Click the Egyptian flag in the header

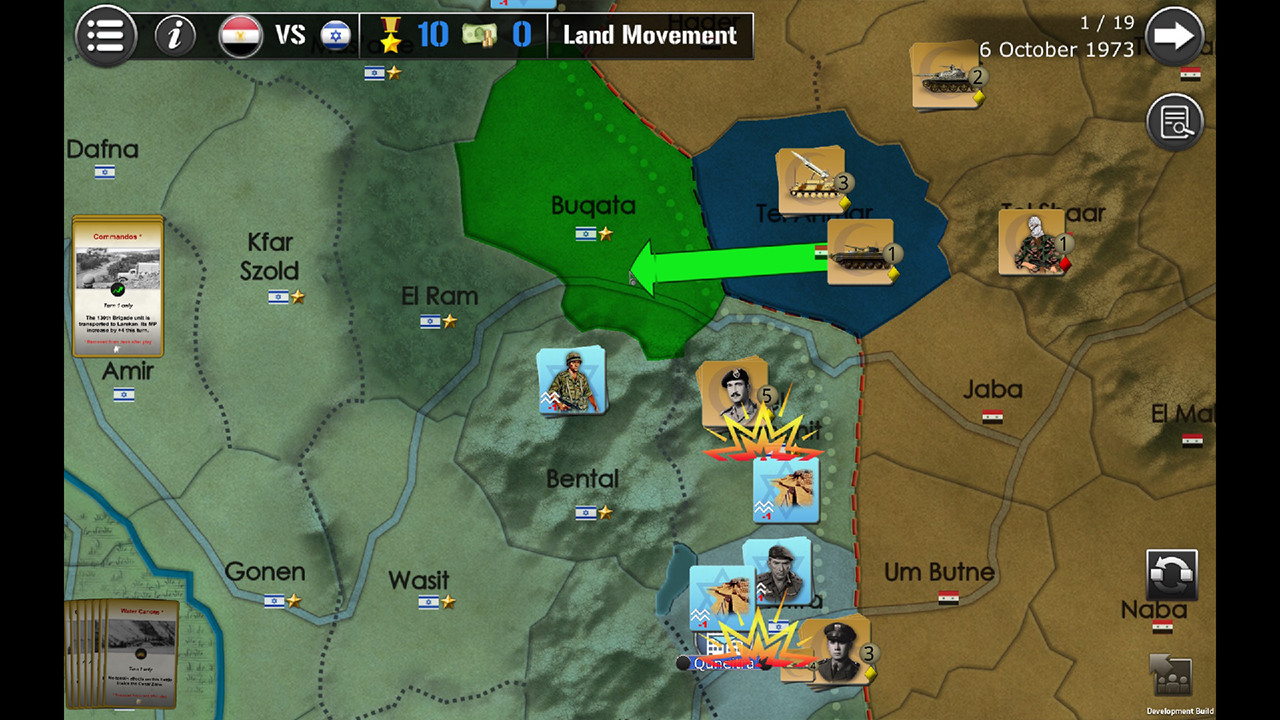click(242, 33)
